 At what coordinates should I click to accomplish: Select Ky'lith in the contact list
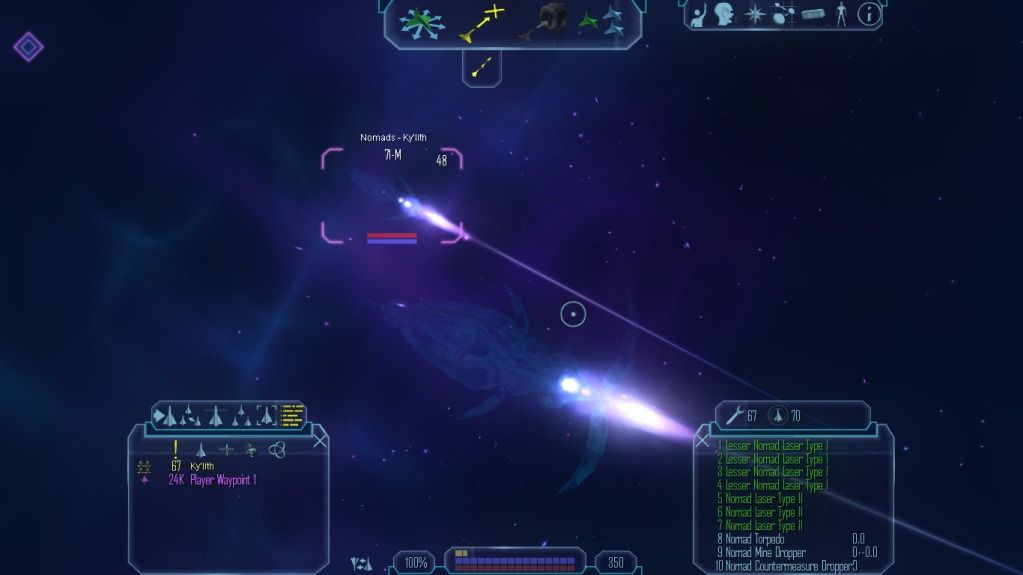pyautogui.click(x=201, y=466)
